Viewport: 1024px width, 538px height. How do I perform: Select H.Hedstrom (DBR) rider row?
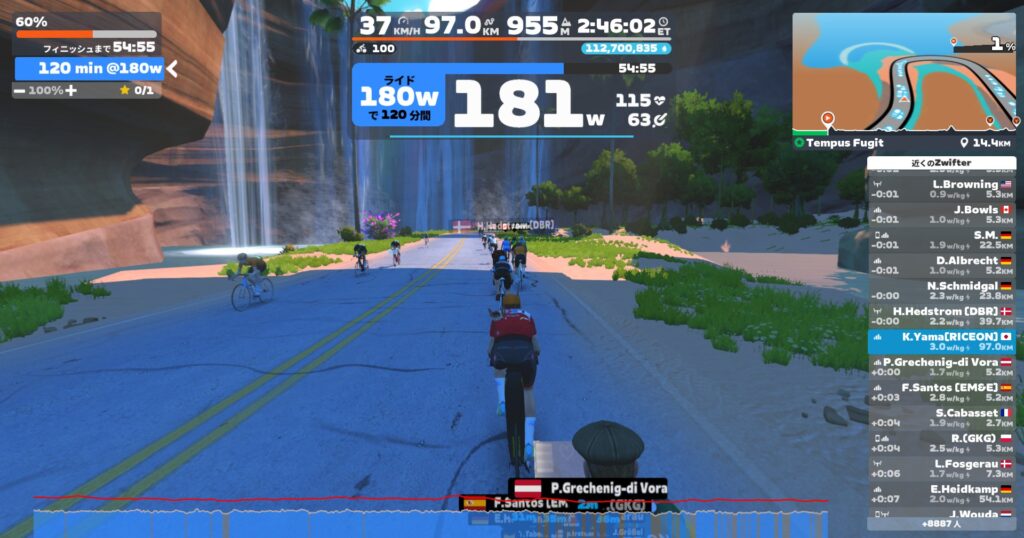click(x=941, y=315)
